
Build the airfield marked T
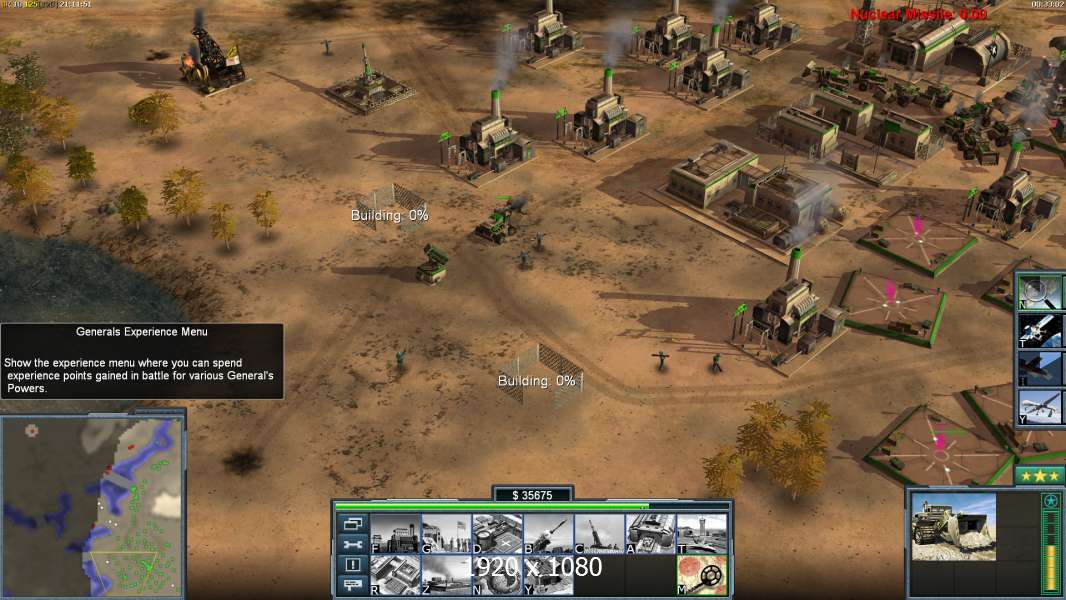point(701,533)
